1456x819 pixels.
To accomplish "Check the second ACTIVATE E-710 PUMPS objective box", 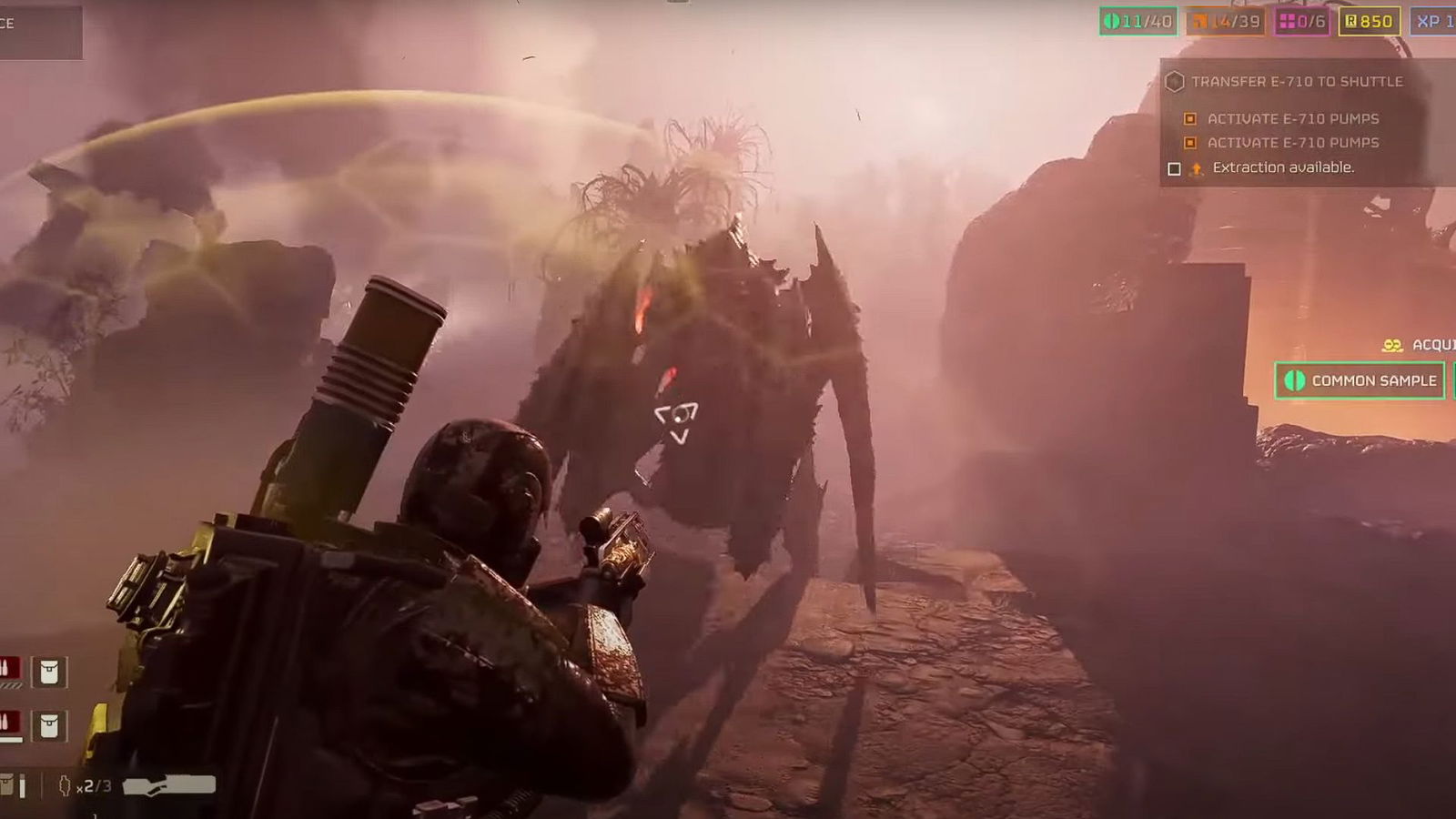I will (1188, 143).
